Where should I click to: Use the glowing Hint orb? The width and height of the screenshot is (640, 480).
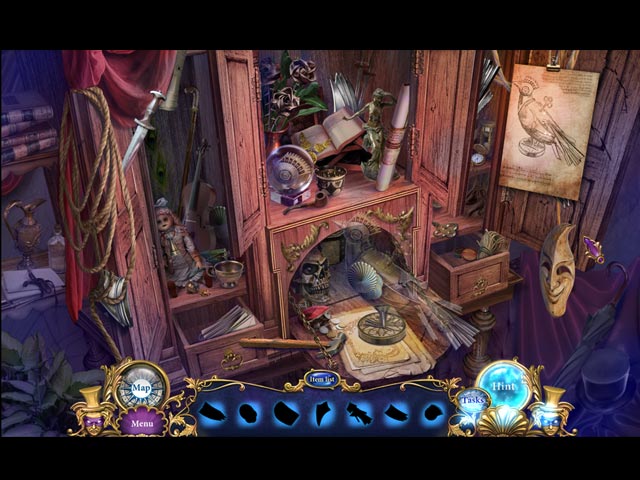(505, 385)
